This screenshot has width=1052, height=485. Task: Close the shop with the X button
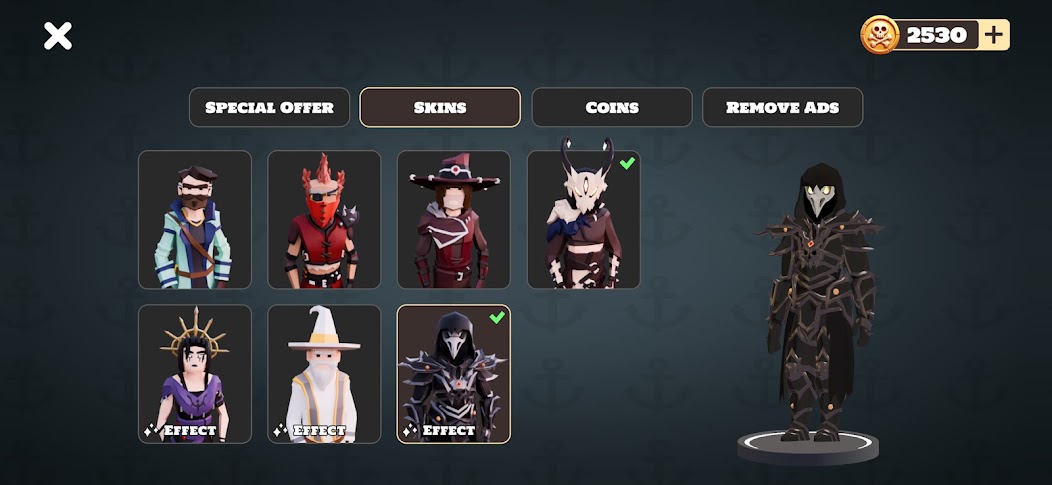58,37
